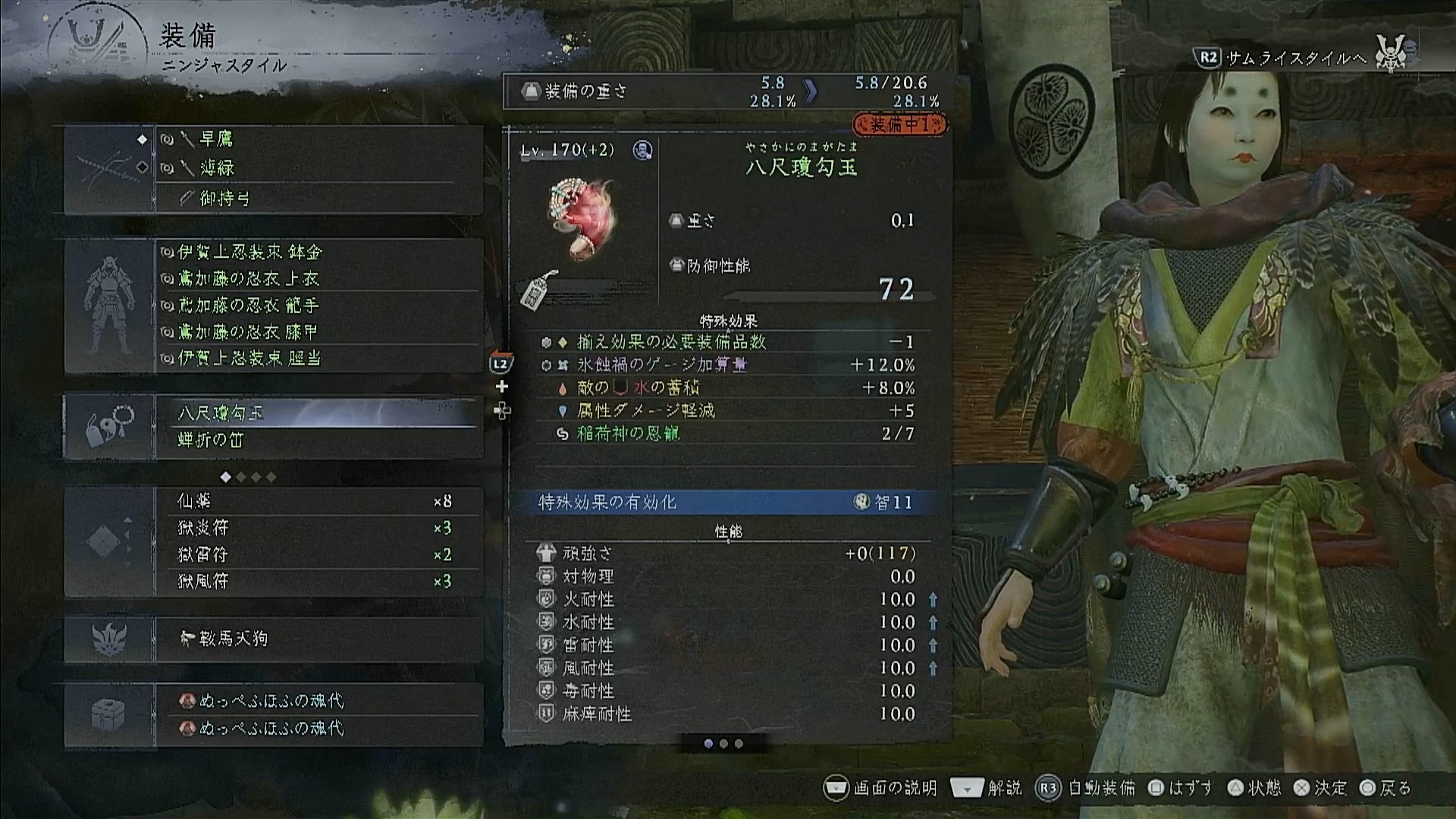Select the 鳶加藤の忍衣 膝甲 leg armor
The image size is (1456, 819).
(x=318, y=332)
